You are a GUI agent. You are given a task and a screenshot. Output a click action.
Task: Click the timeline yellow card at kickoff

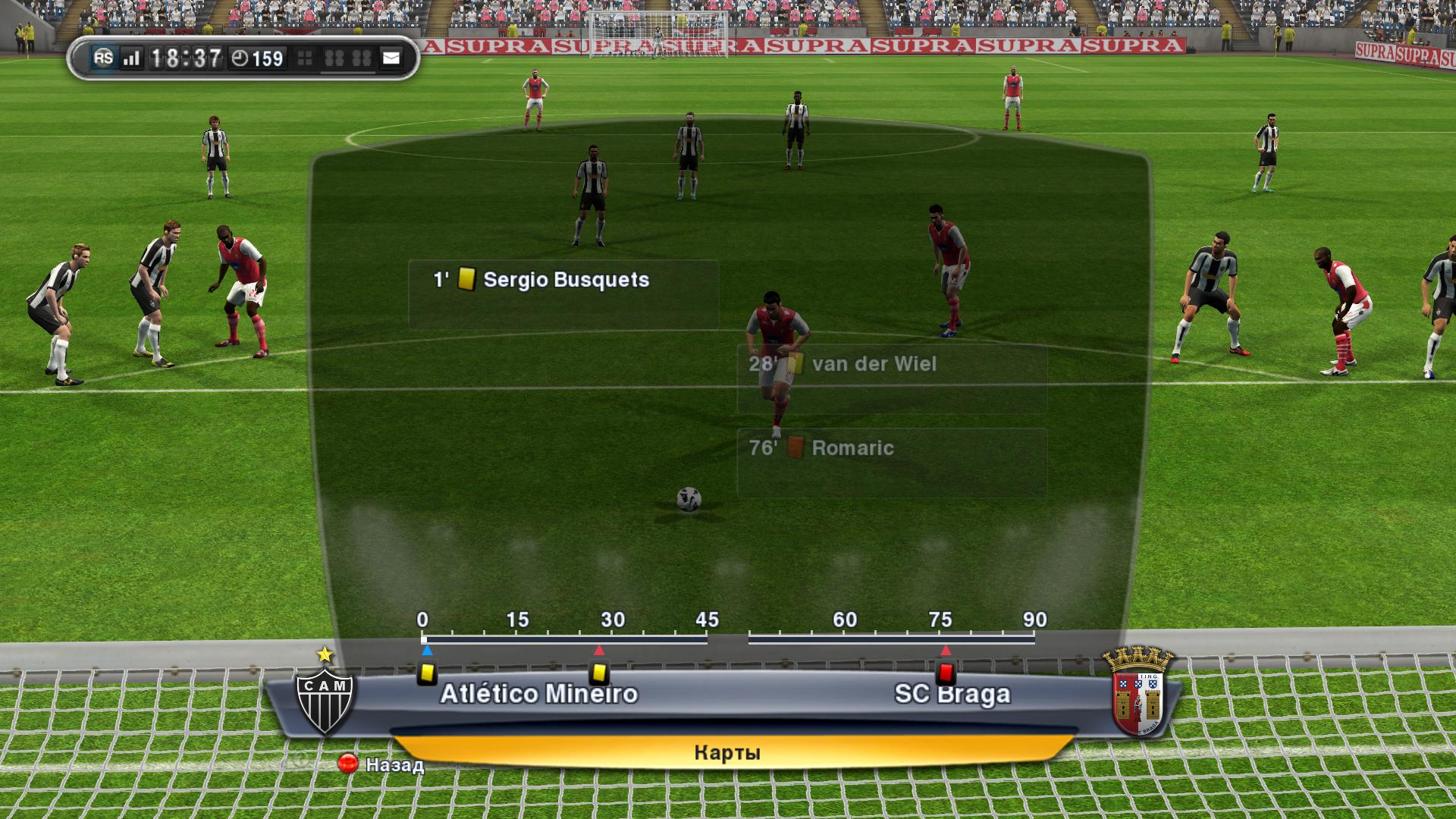coord(427,673)
